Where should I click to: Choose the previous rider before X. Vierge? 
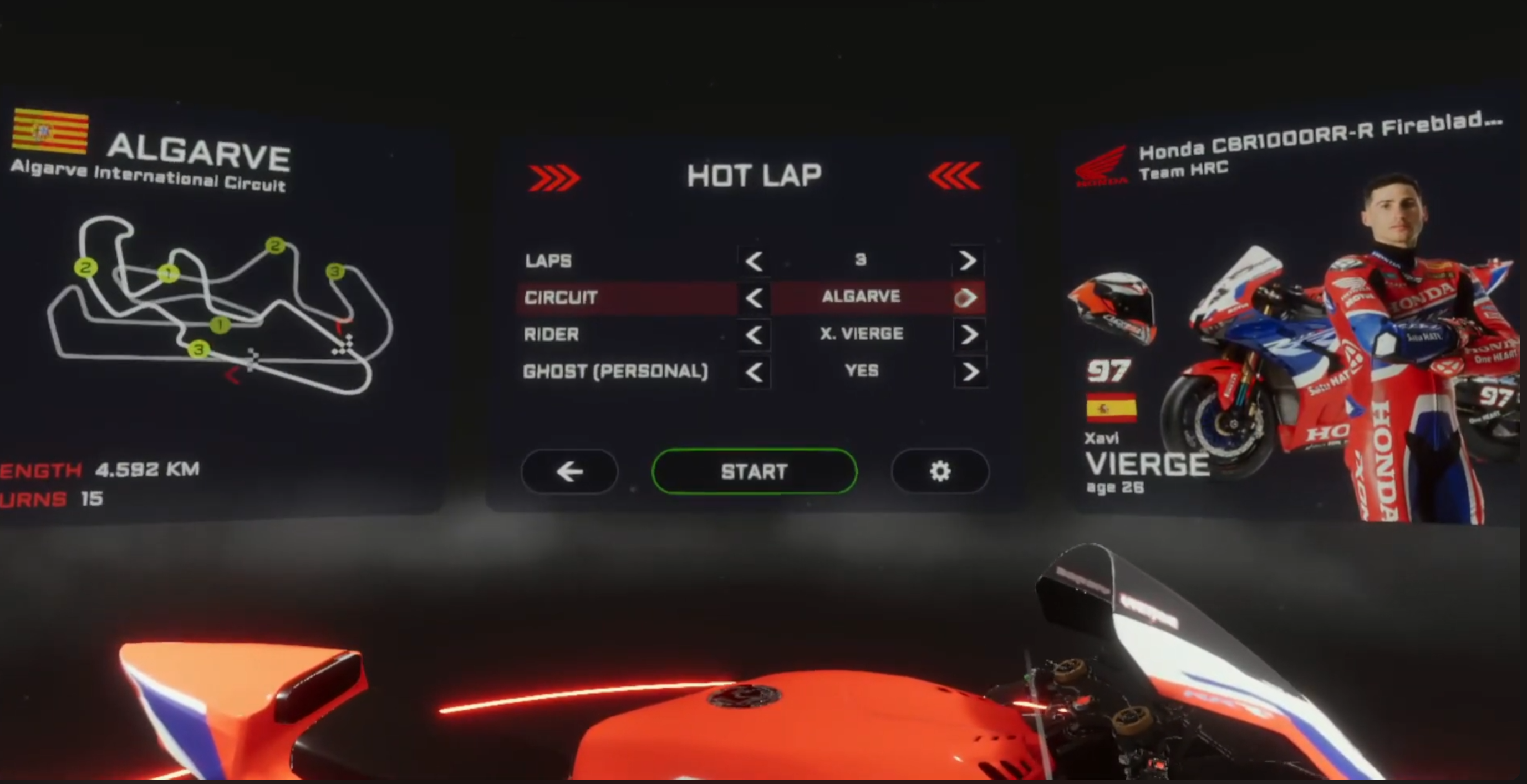pyautogui.click(x=754, y=335)
